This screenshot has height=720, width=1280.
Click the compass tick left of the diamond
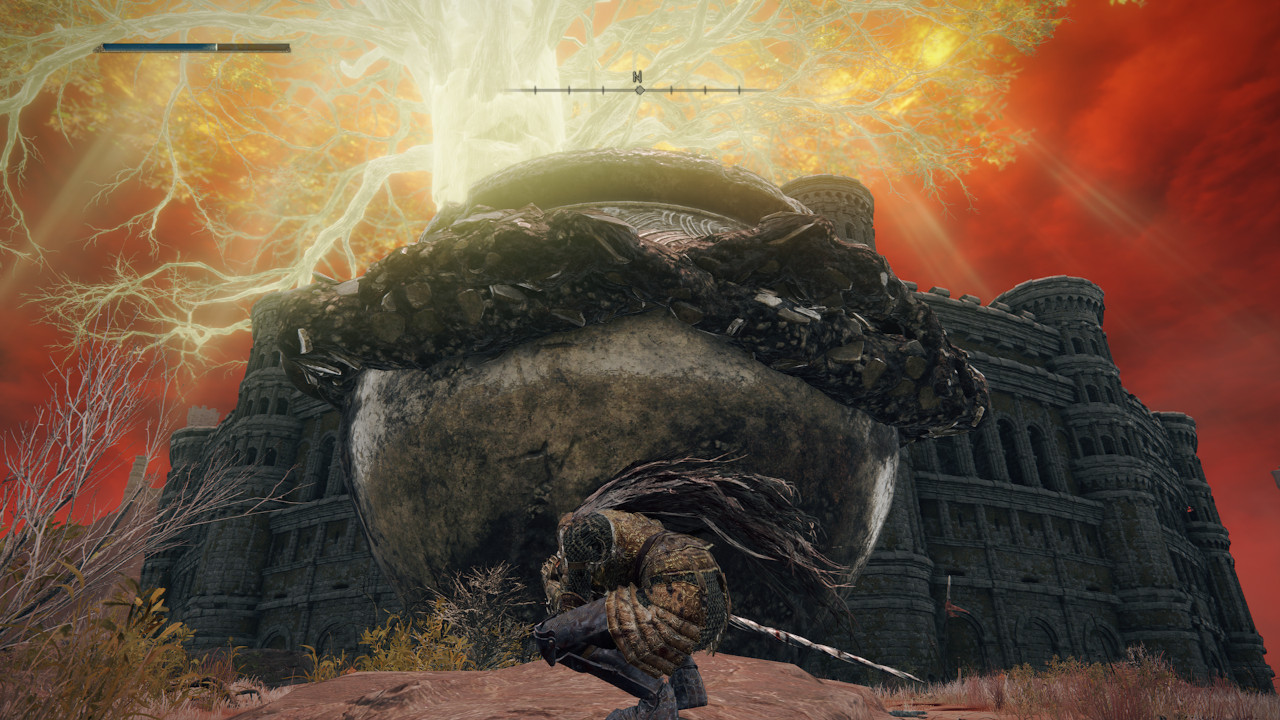(603, 90)
